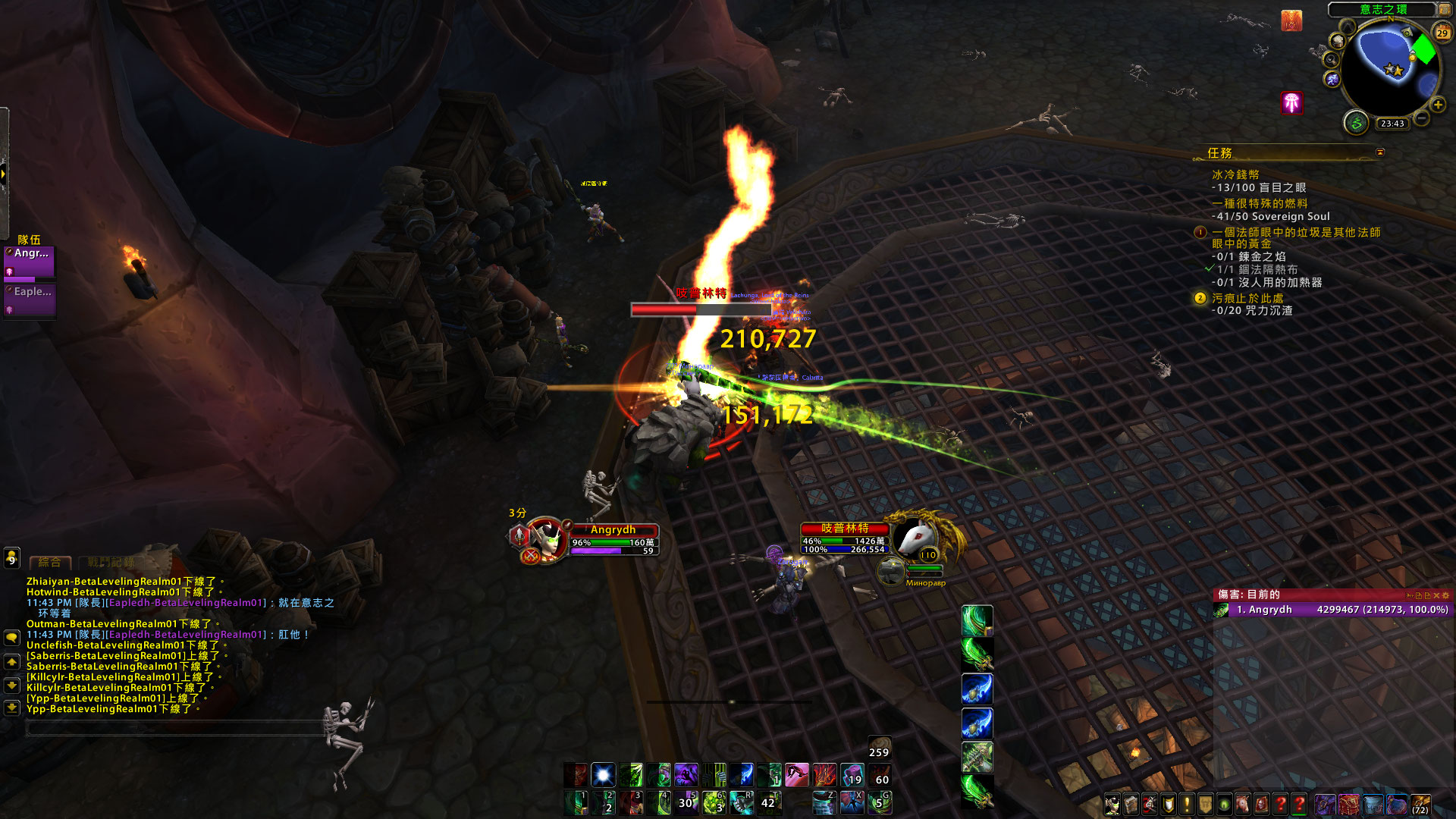Select the Angrydh player portrait frame
Screen dimensions: 1456x819
pyautogui.click(x=546, y=538)
